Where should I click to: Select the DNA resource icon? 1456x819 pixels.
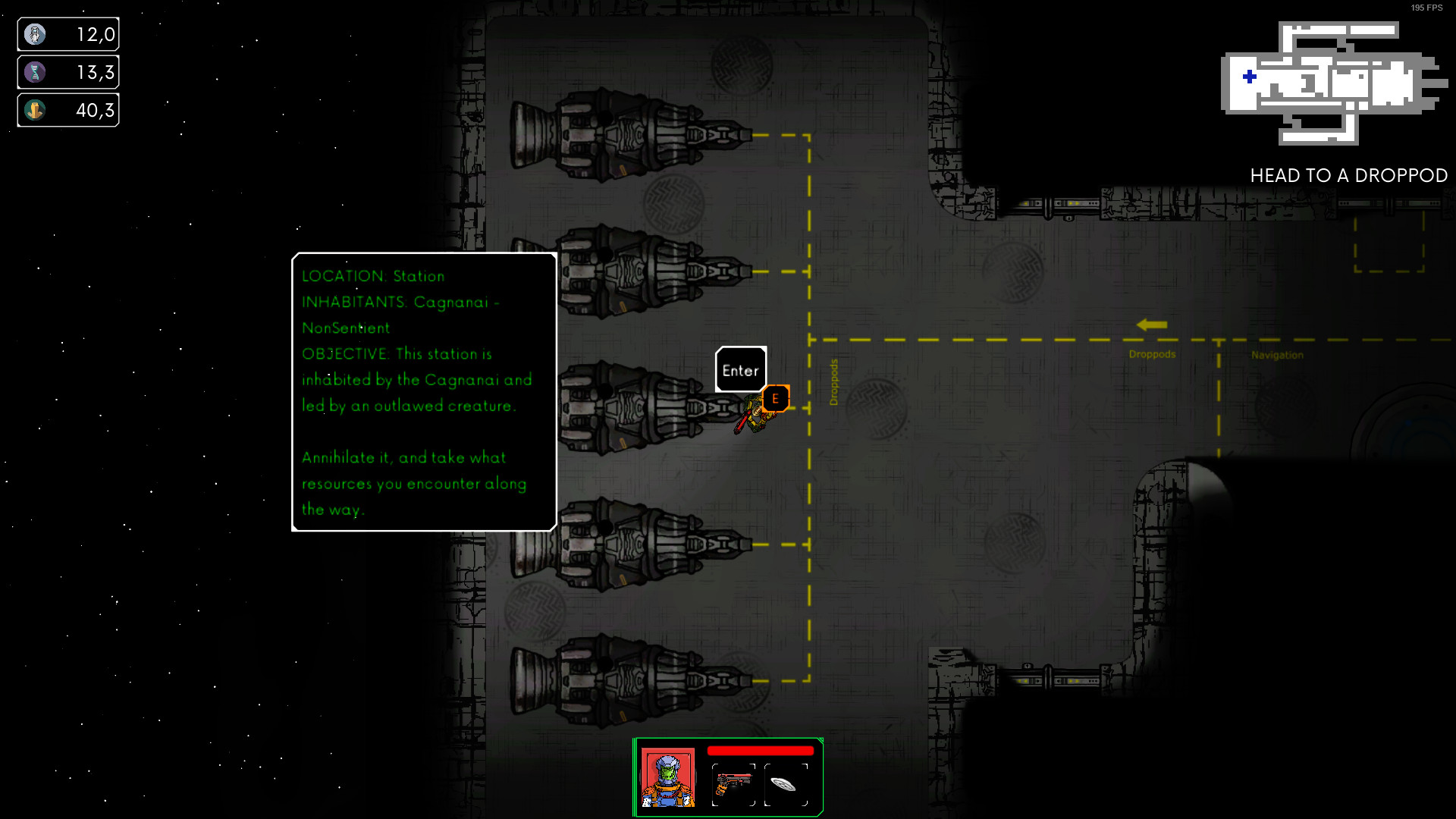click(x=35, y=71)
